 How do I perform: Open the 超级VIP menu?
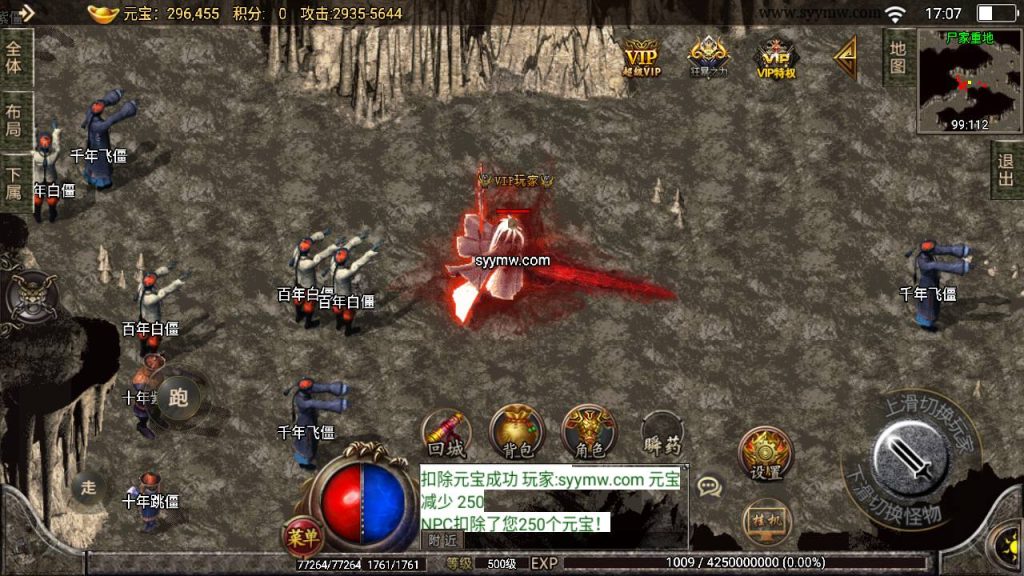coord(641,57)
